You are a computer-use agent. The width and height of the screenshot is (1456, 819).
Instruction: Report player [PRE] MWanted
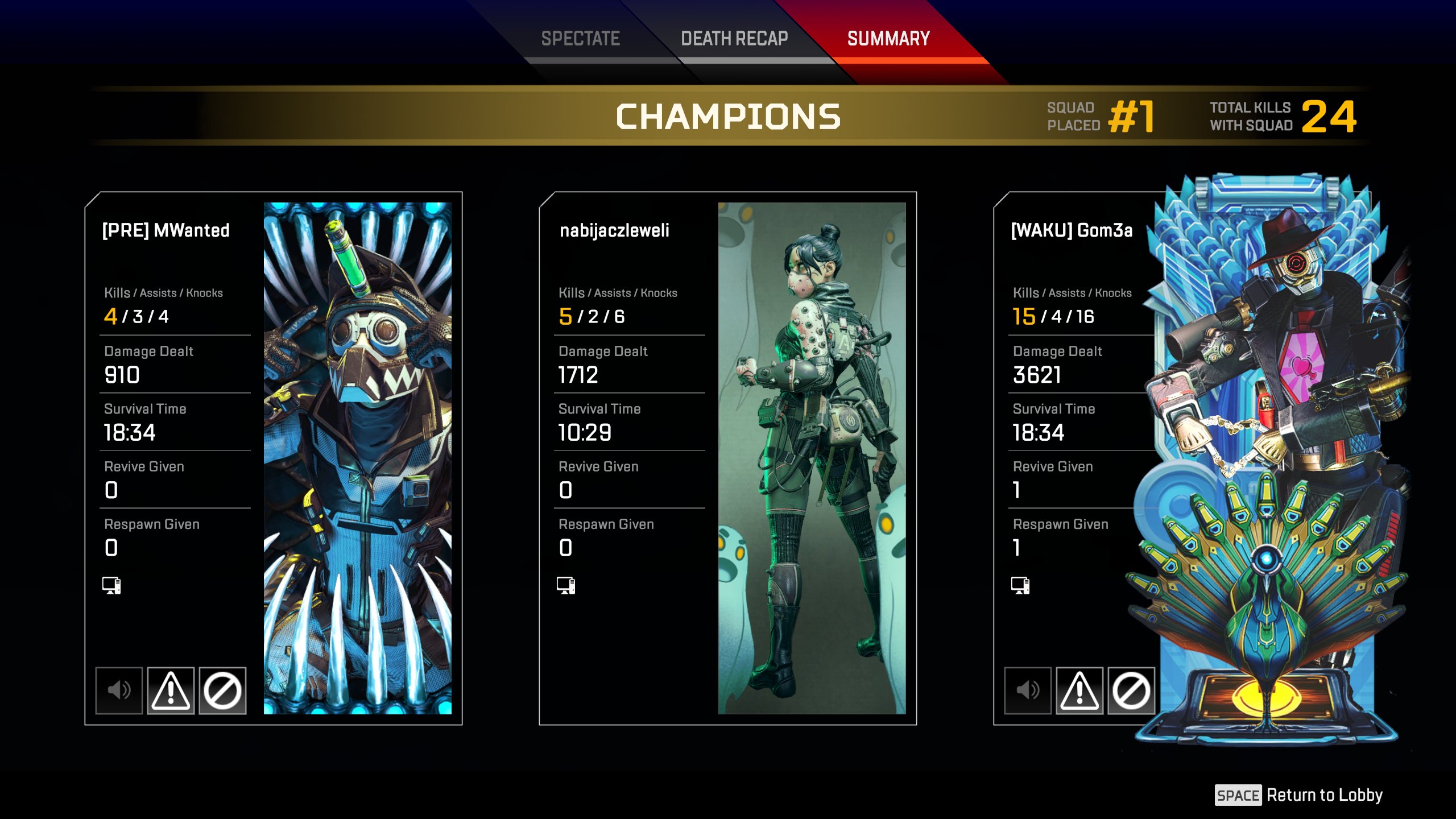pyautogui.click(x=171, y=690)
